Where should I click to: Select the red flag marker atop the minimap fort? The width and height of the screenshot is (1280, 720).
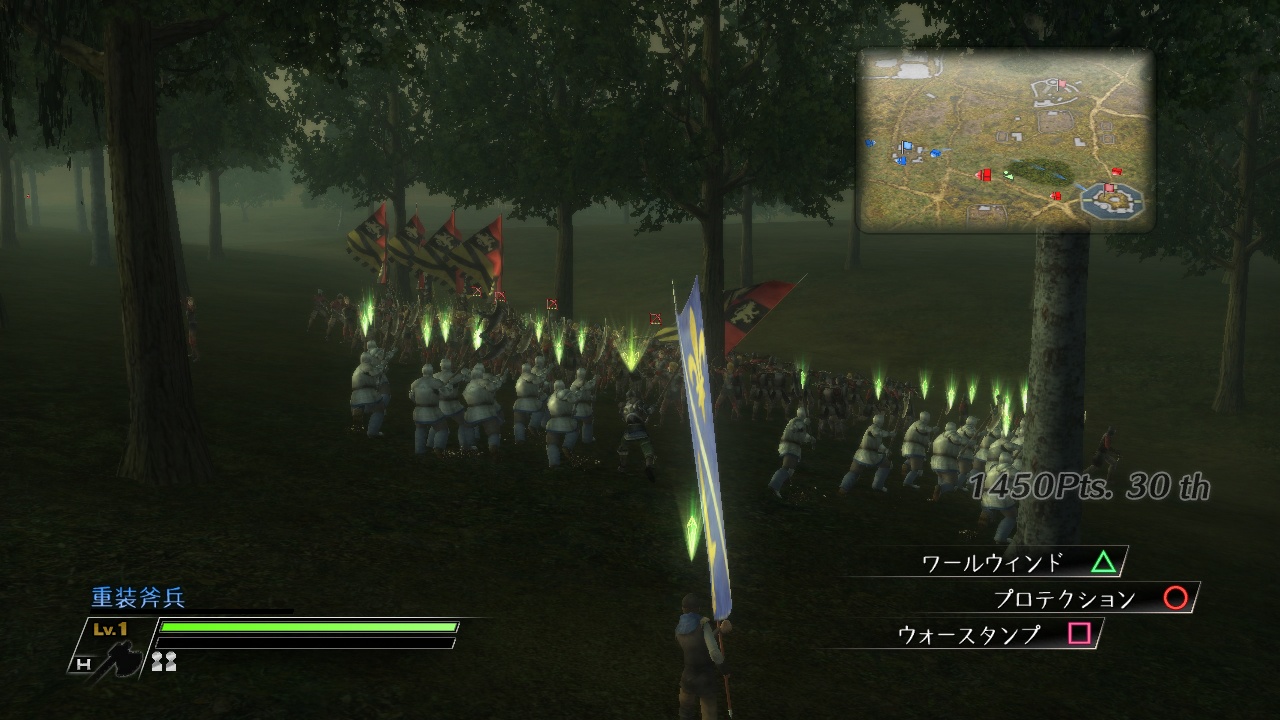1108,187
